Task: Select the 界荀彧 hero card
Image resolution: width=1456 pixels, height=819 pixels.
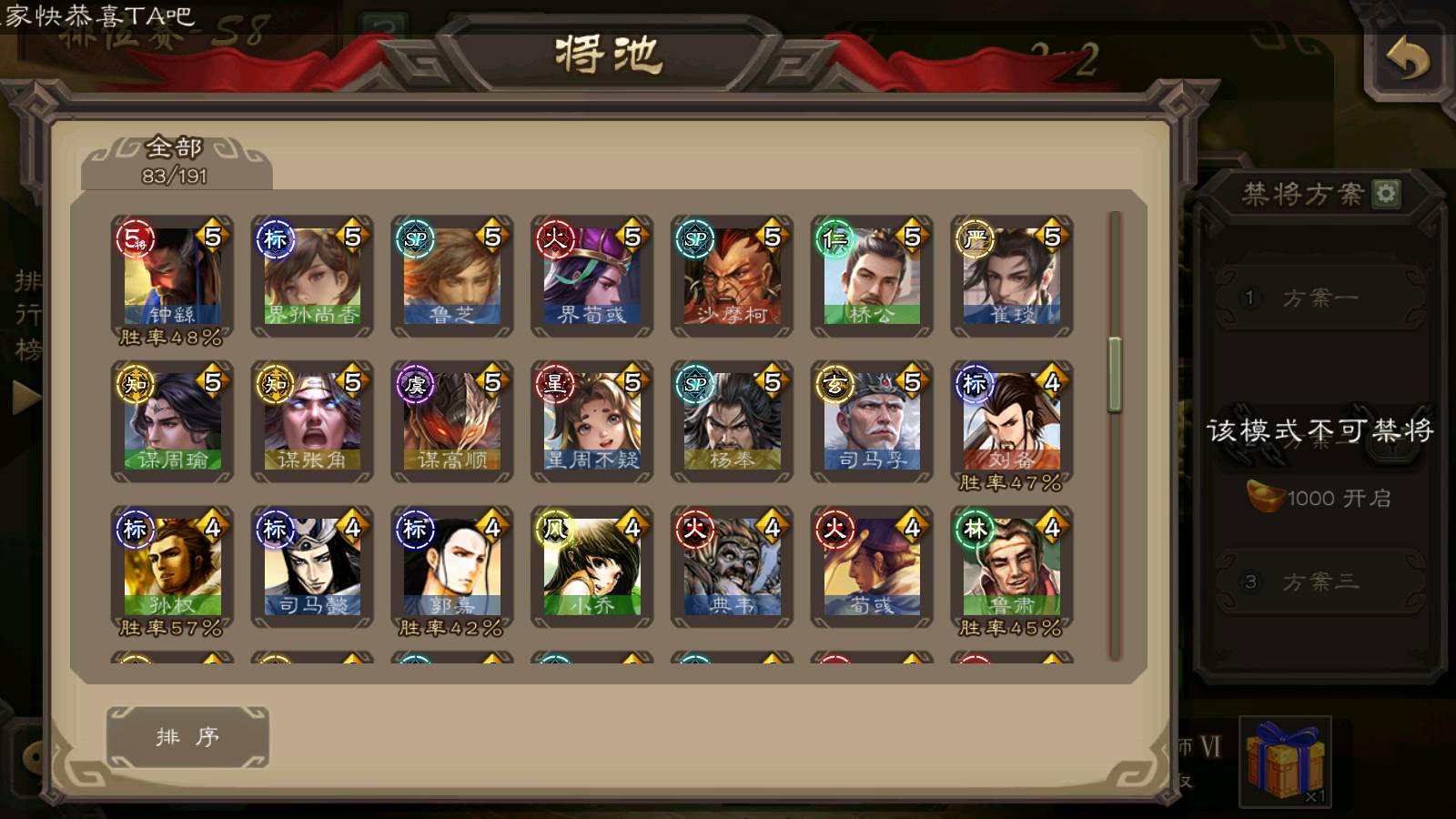Action: click(591, 276)
